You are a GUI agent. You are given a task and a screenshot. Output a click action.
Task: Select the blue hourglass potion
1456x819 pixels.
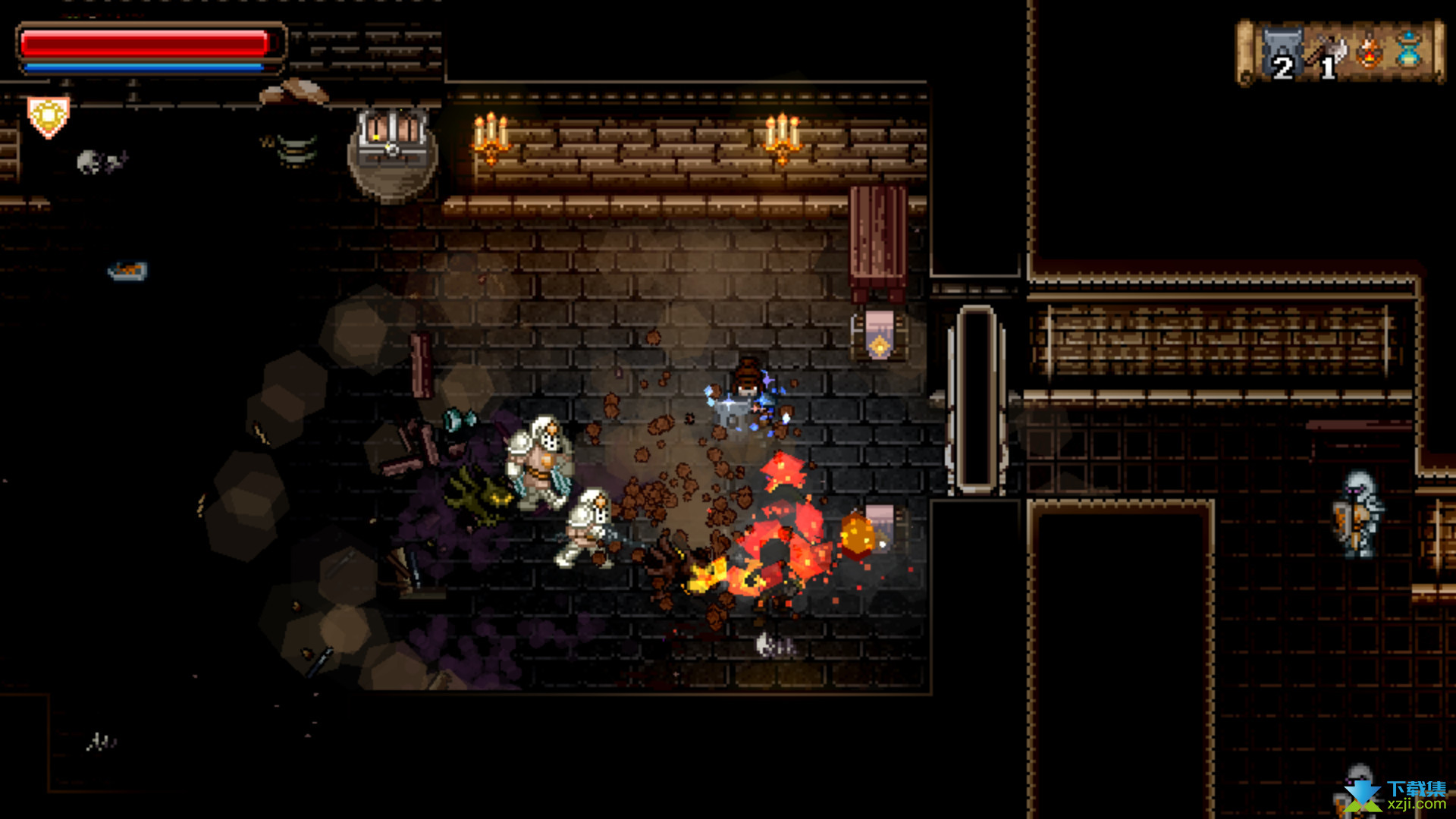[1409, 50]
